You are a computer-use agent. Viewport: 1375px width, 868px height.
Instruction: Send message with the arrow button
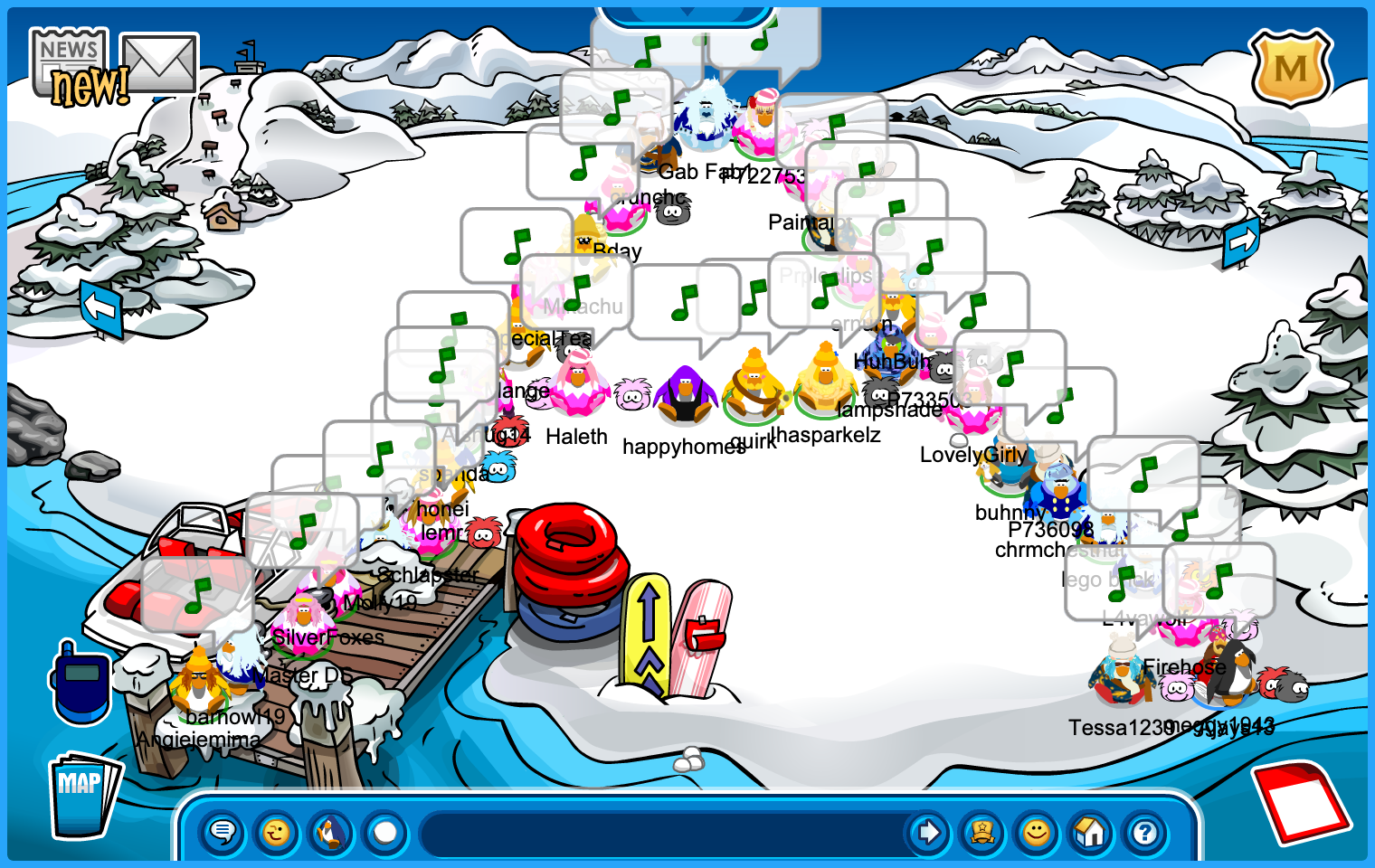928,832
